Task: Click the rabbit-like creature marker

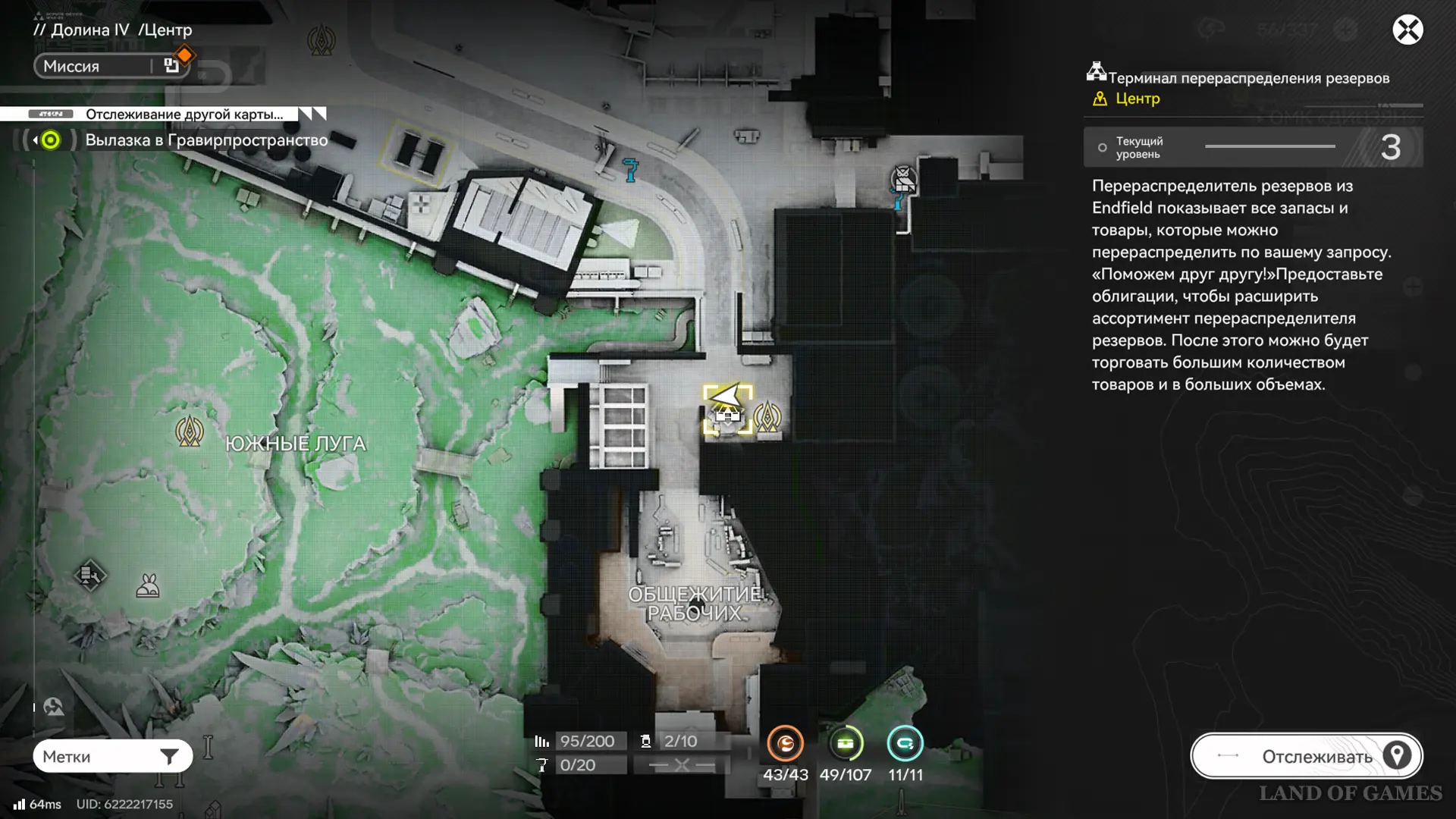Action: (147, 586)
